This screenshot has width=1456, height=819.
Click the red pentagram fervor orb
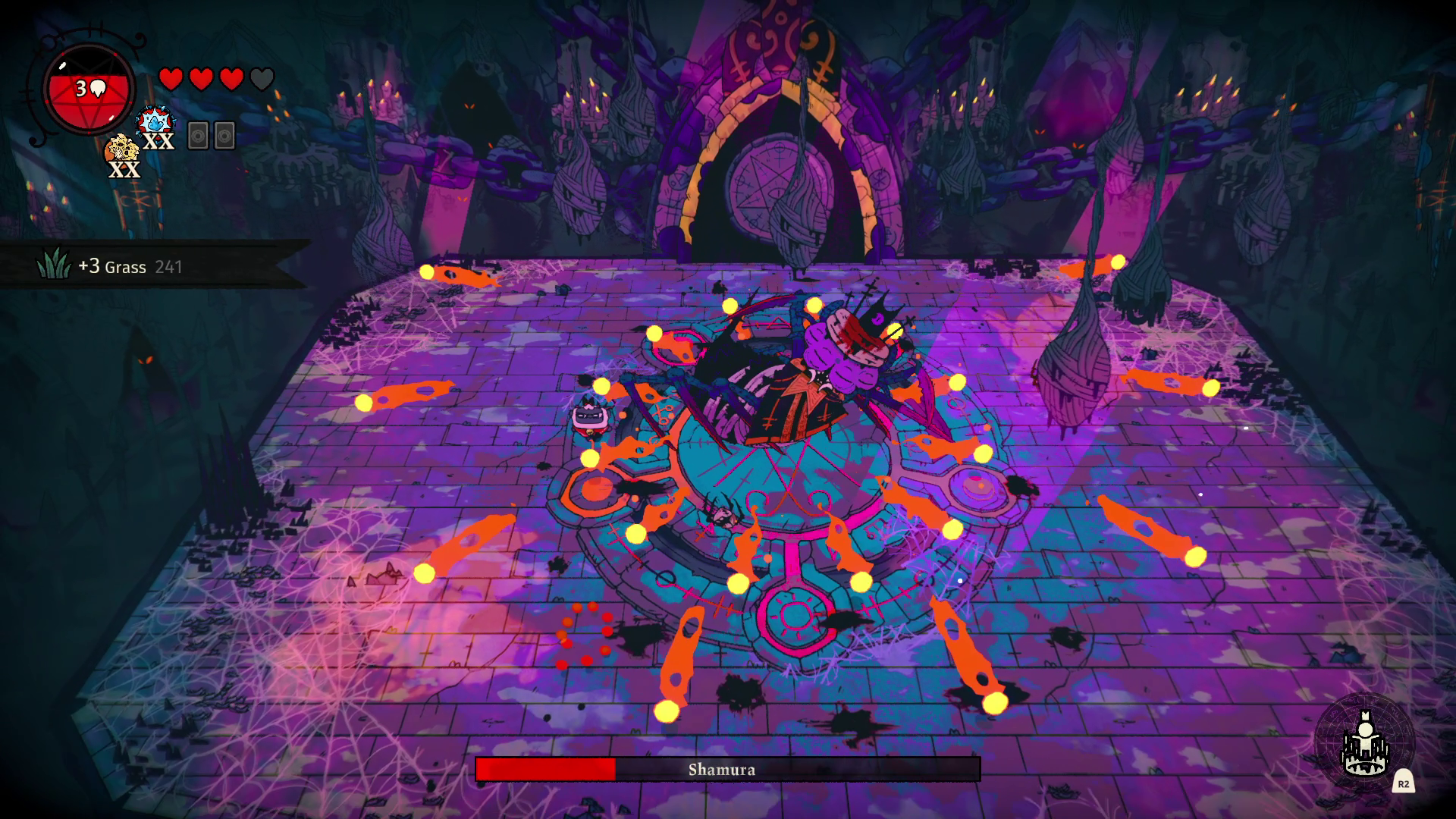[89, 90]
